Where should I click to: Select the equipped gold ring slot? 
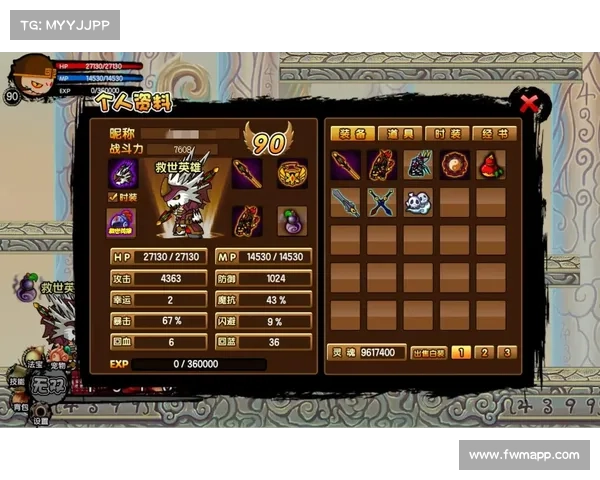(x=292, y=173)
